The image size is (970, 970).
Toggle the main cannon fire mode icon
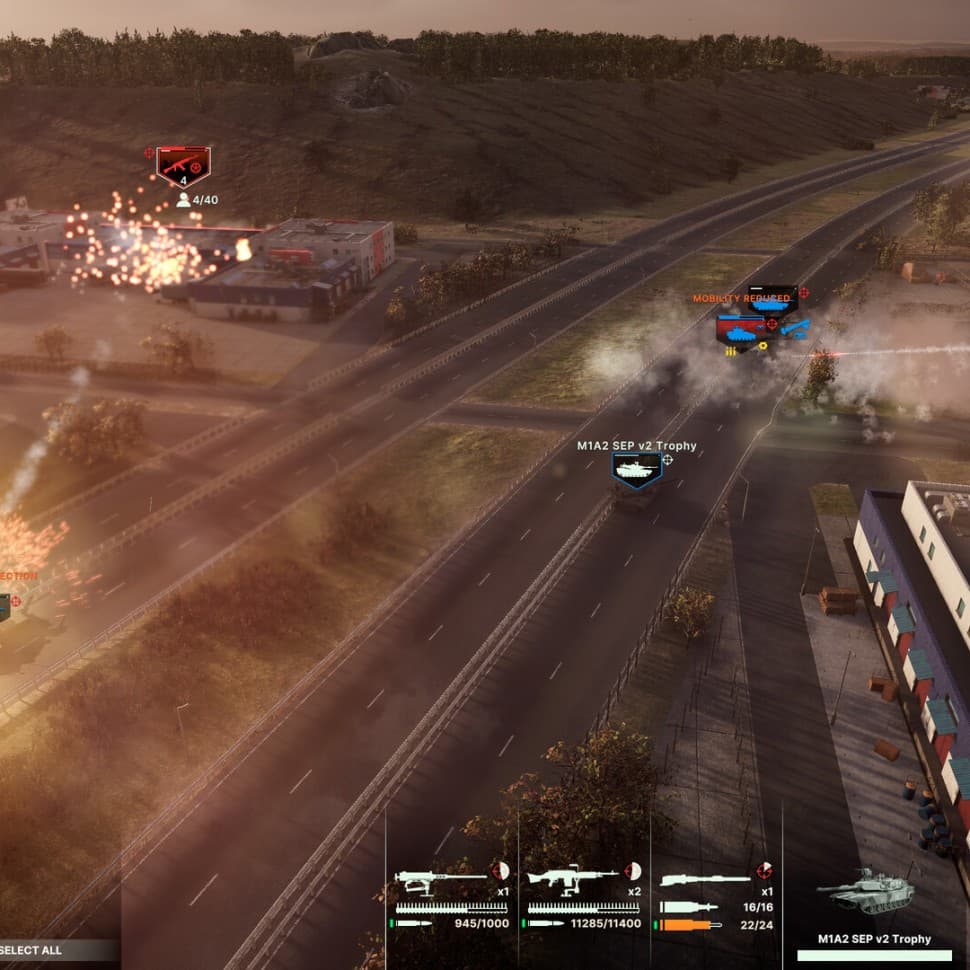click(765, 871)
